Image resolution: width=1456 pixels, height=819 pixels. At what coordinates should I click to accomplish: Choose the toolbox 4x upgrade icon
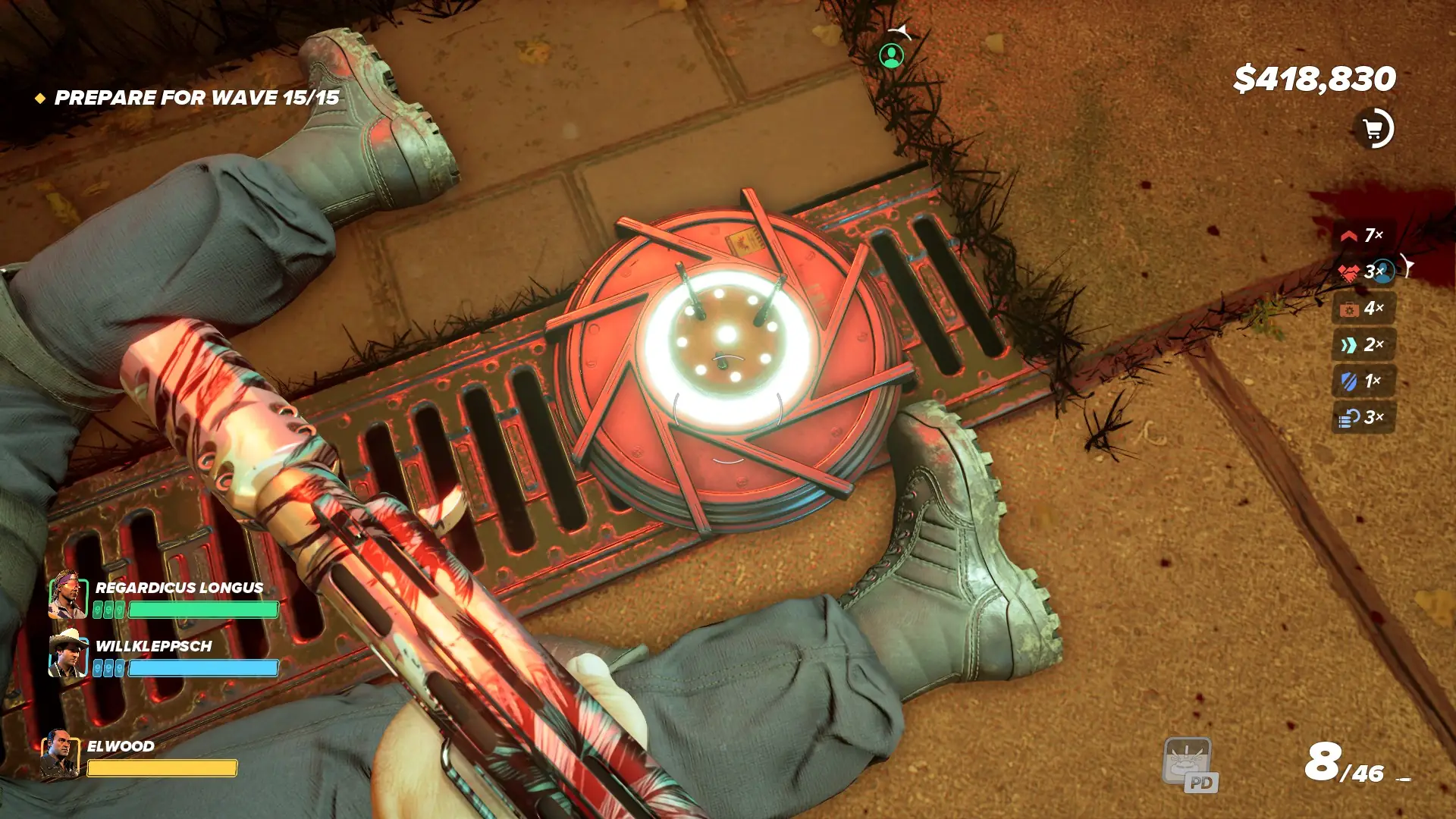point(1363,308)
